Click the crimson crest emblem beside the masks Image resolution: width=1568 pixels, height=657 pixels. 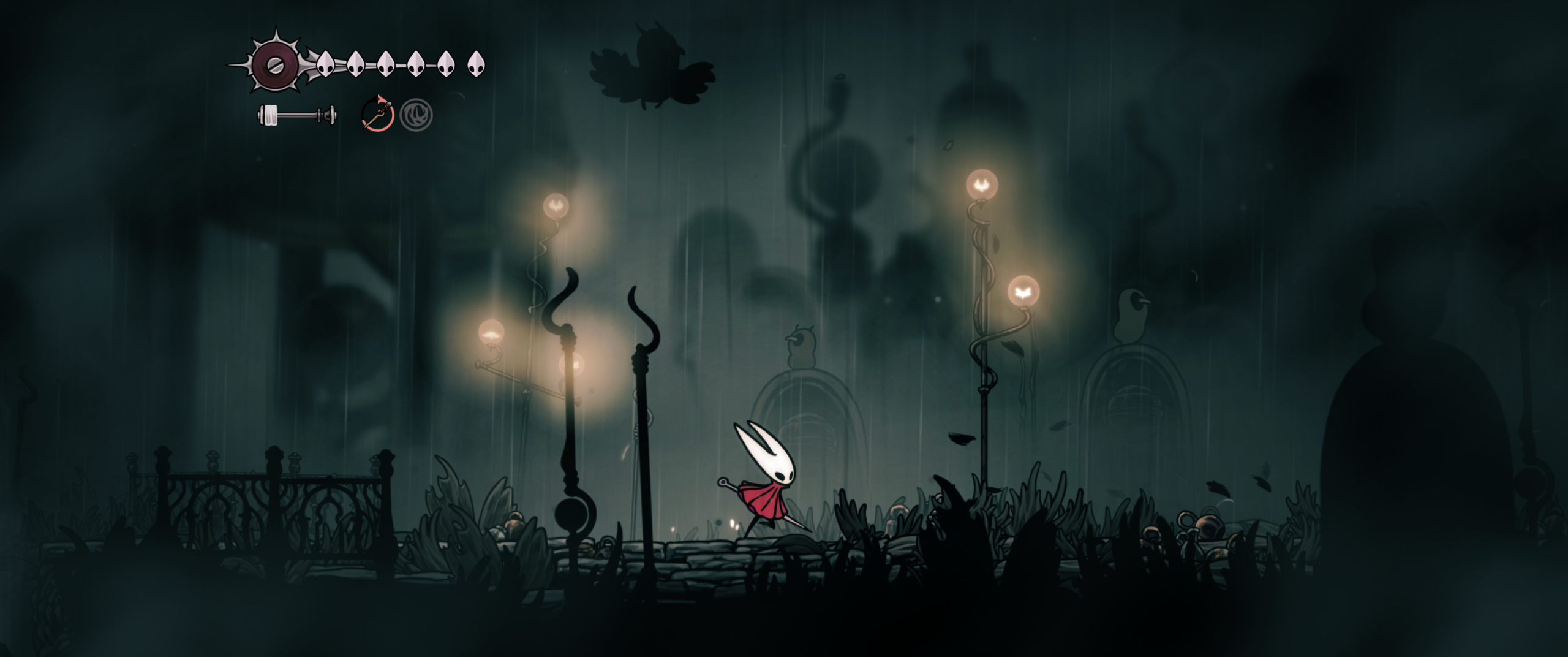pyautogui.click(x=274, y=63)
